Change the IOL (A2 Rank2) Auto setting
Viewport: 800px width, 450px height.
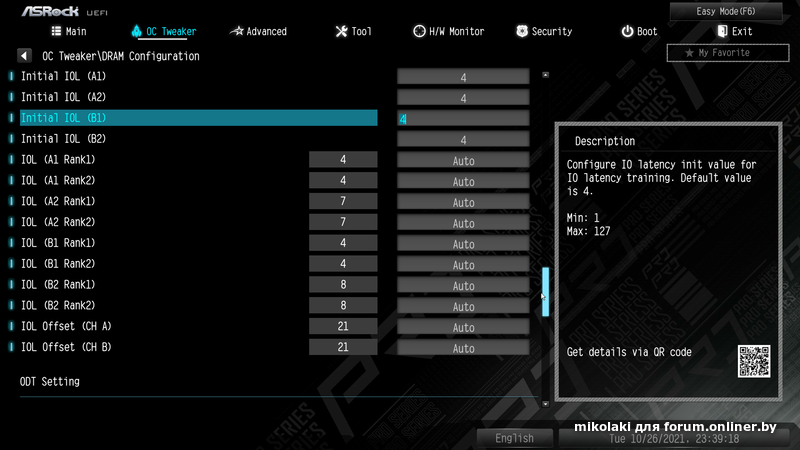click(x=463, y=223)
